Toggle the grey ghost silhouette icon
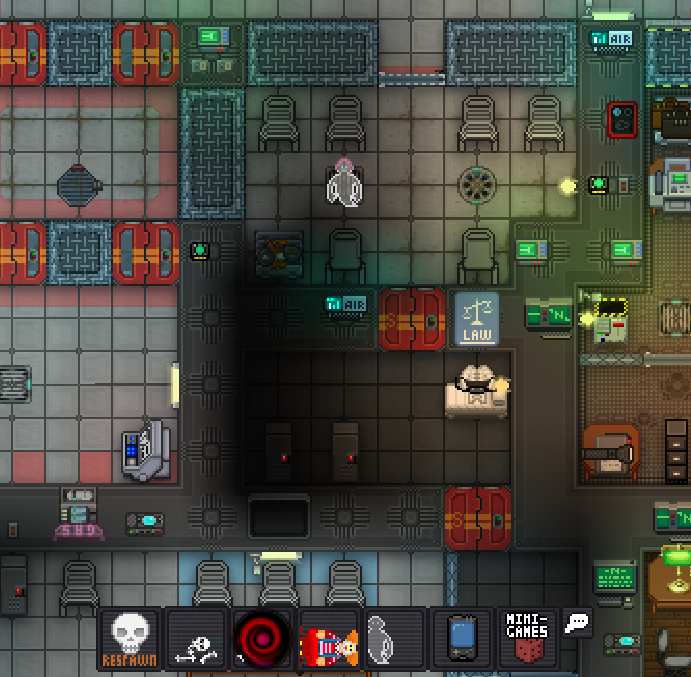691x677 pixels. click(x=394, y=639)
